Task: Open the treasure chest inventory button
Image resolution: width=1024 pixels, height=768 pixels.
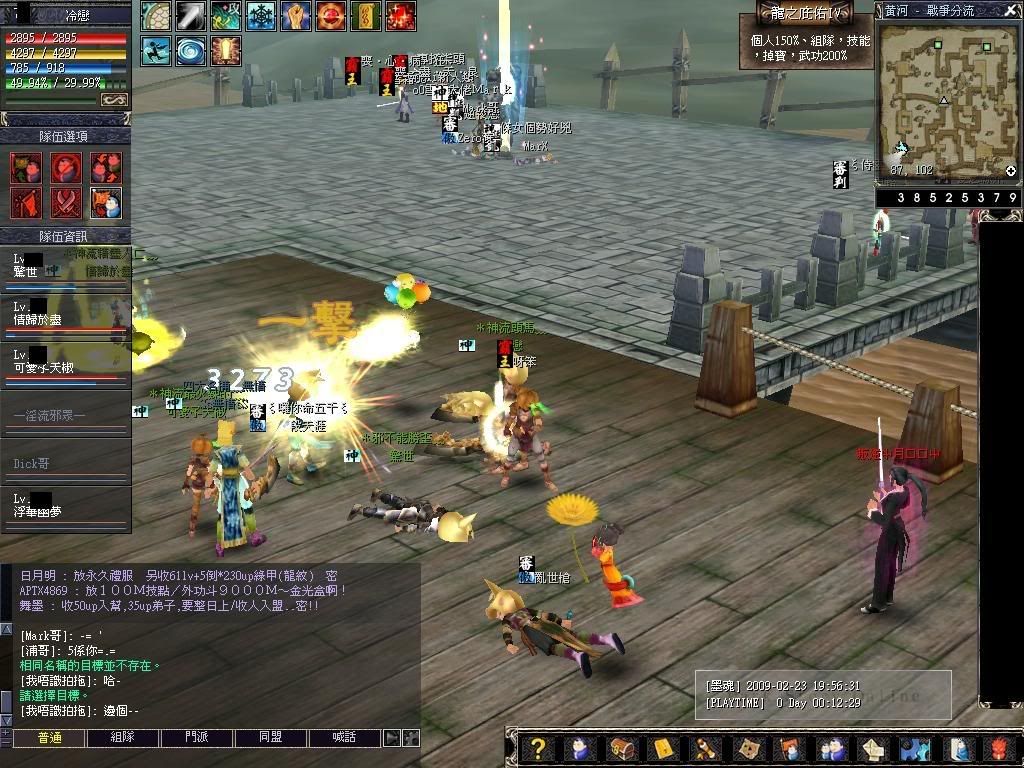Action: (x=620, y=749)
